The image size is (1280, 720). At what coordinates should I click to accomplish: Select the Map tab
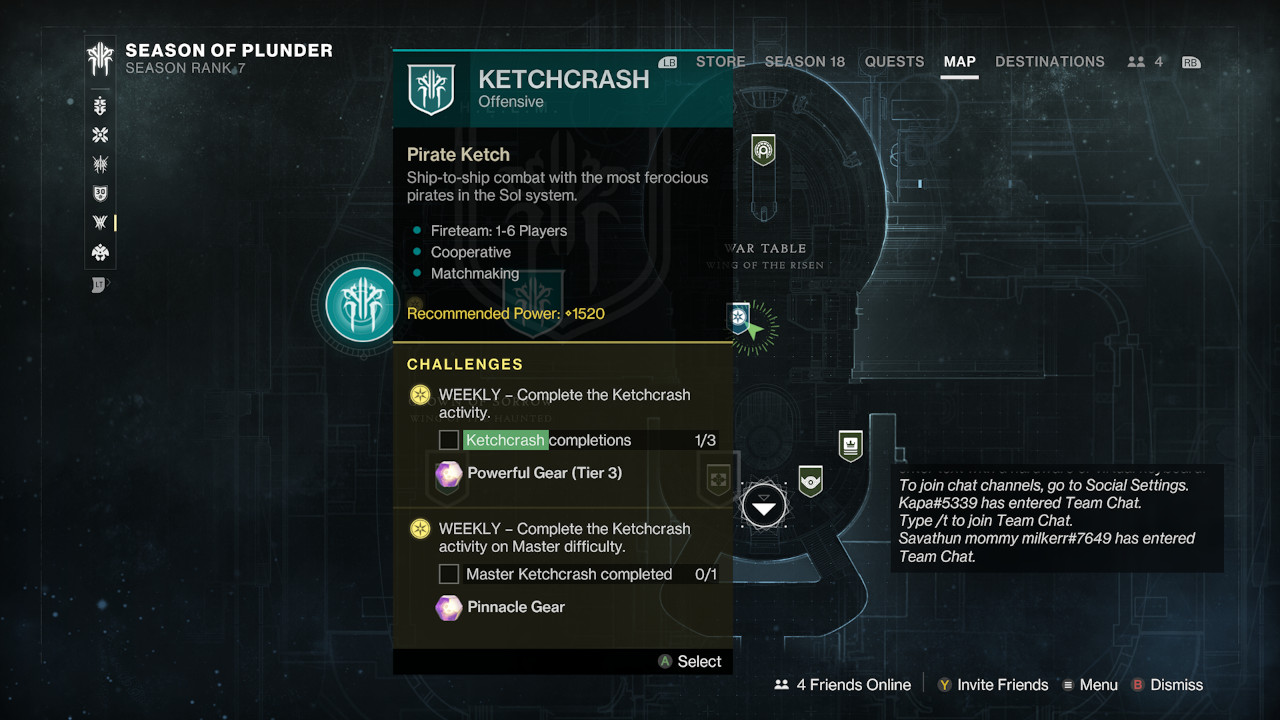[959, 62]
